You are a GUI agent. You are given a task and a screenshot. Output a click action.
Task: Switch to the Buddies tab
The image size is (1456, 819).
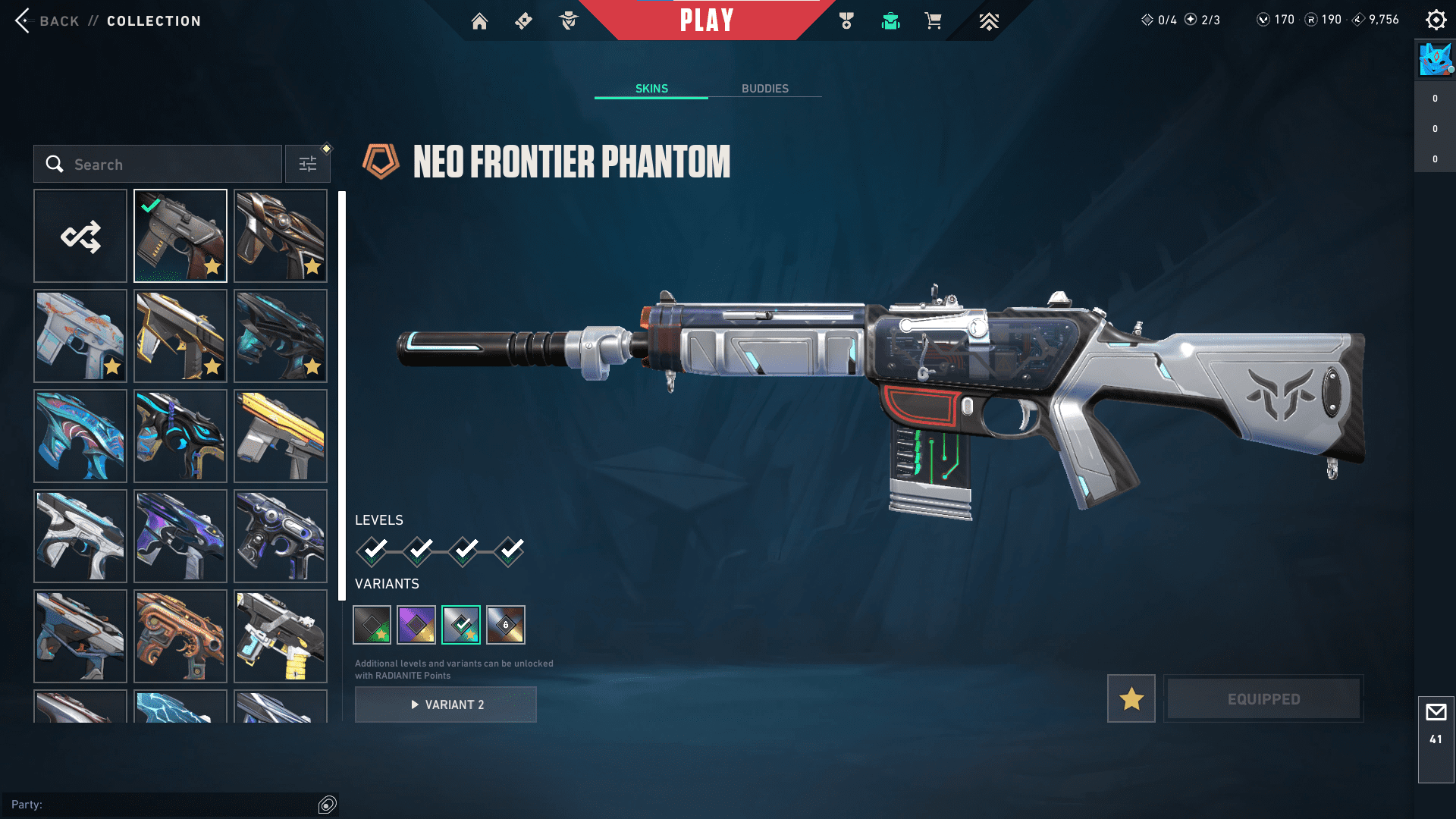click(x=764, y=89)
